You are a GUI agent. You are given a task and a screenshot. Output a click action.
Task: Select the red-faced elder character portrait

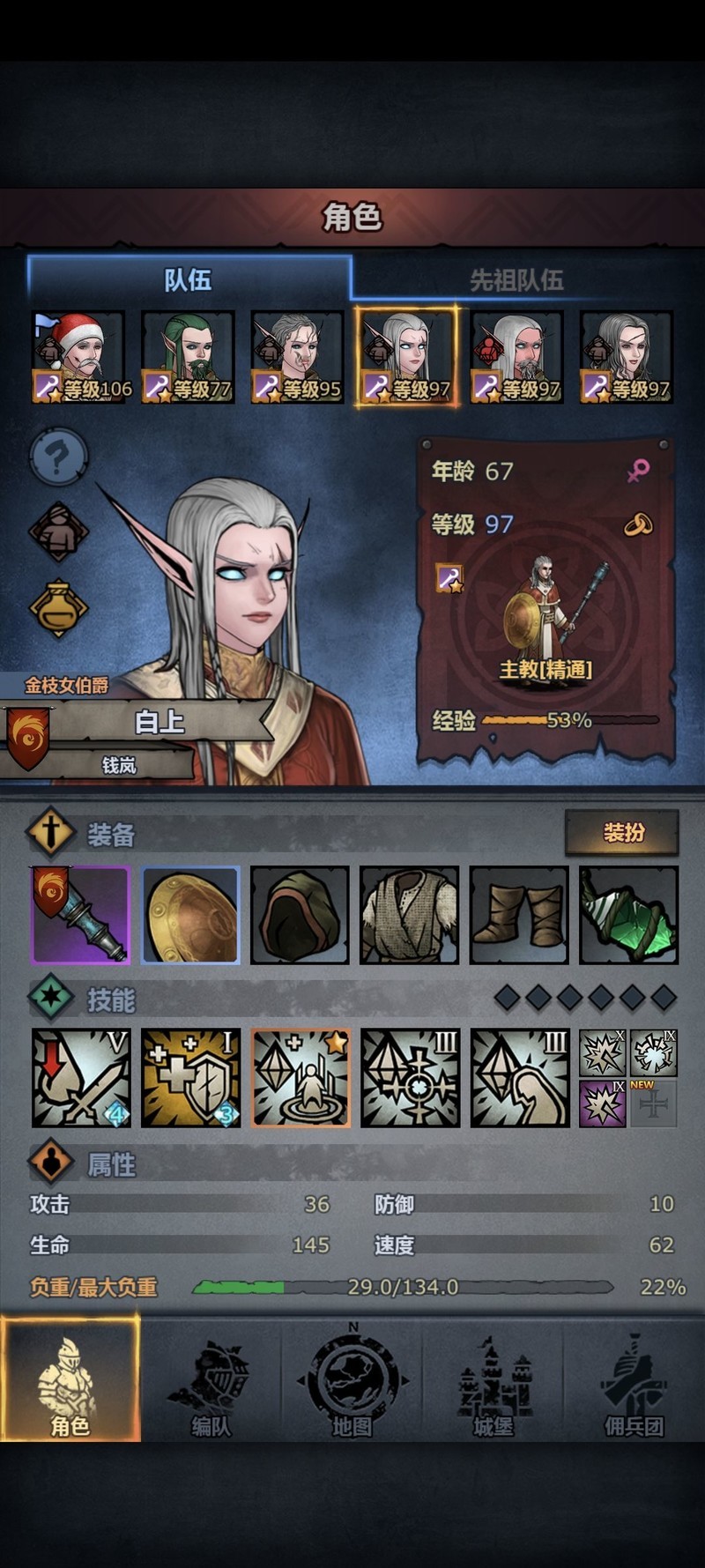[516, 357]
